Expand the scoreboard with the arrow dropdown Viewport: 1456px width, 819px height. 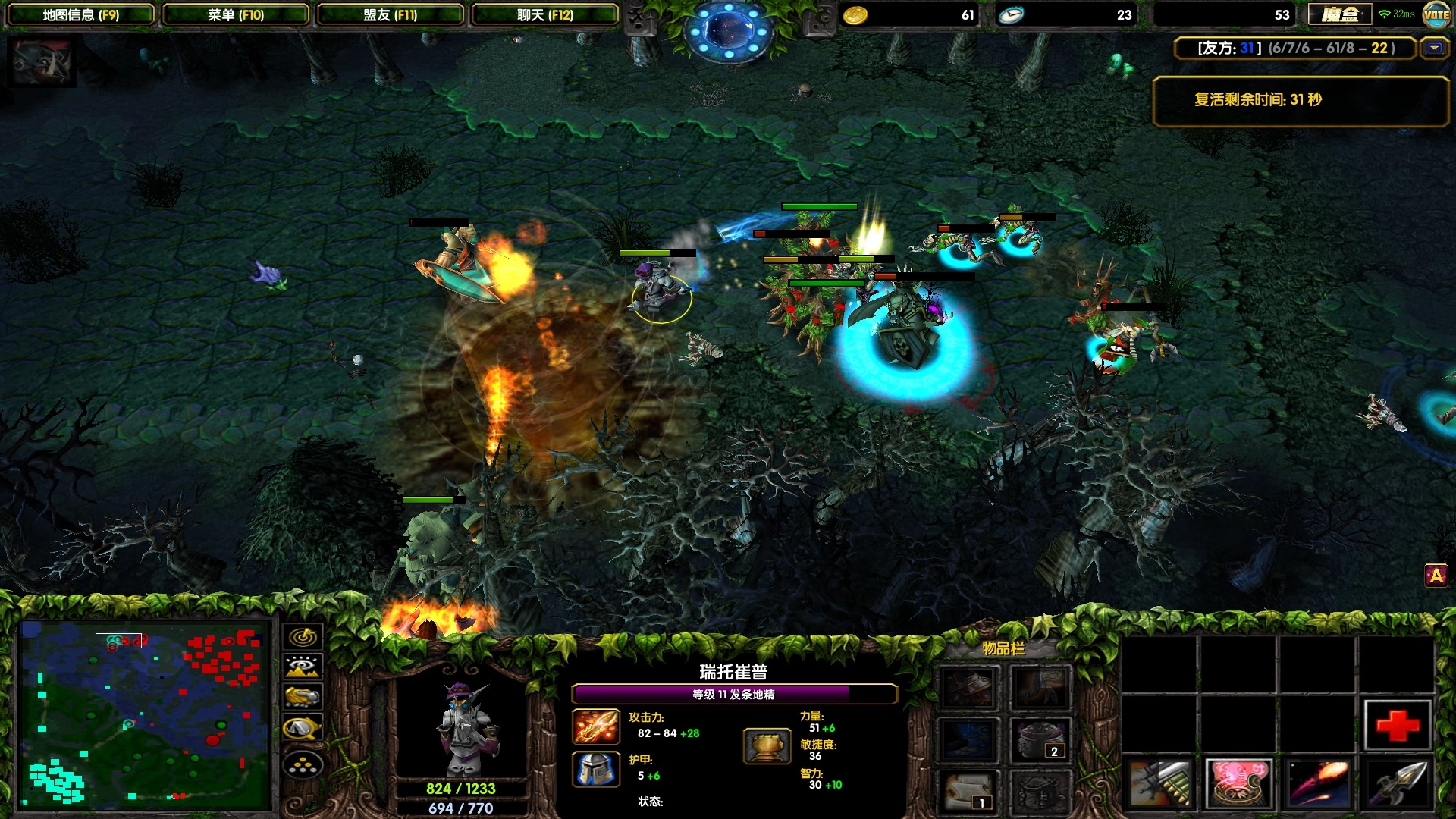pos(1434,49)
